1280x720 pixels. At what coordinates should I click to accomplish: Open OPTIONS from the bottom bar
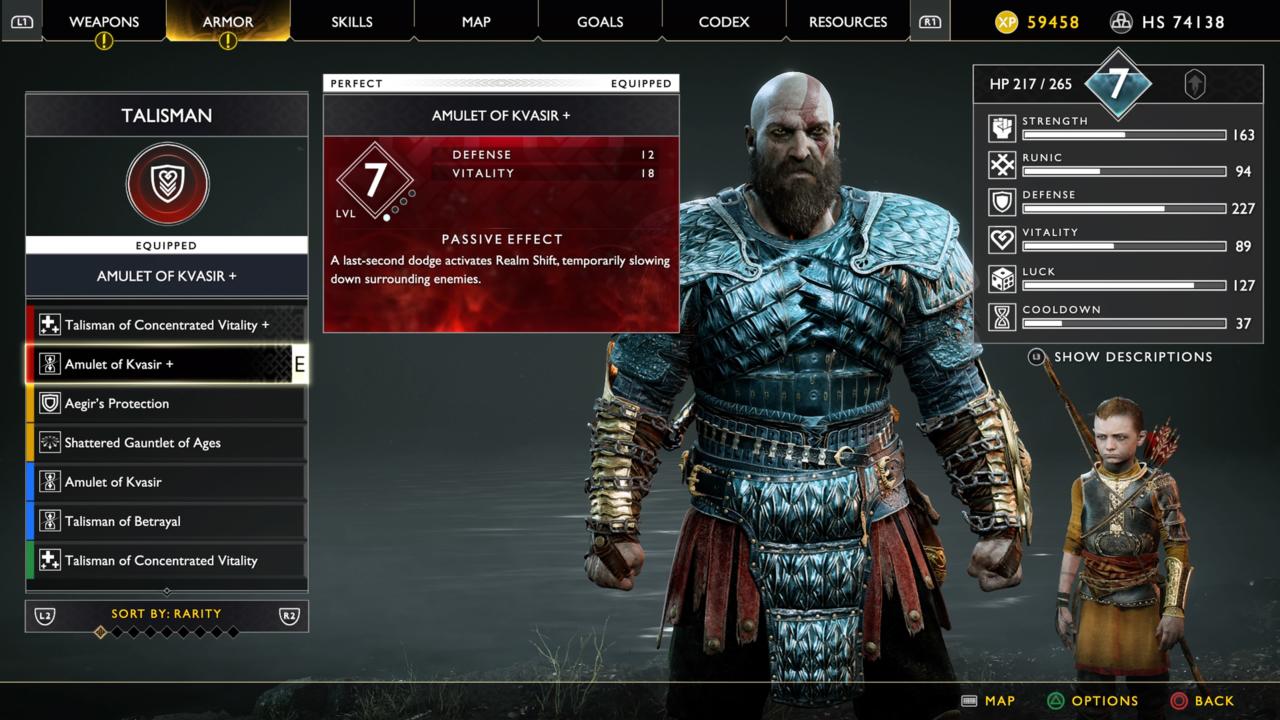coord(1093,701)
